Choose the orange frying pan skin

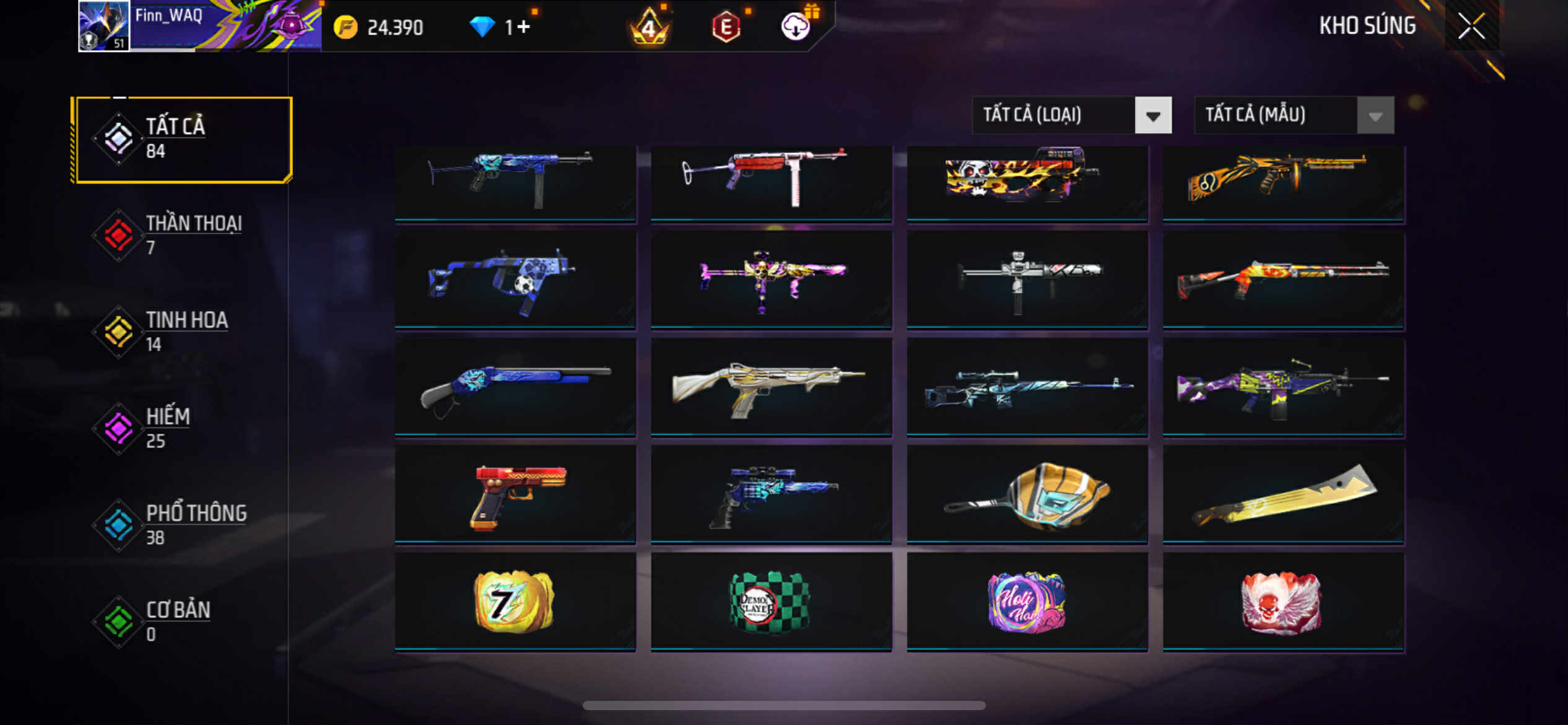(x=1027, y=494)
